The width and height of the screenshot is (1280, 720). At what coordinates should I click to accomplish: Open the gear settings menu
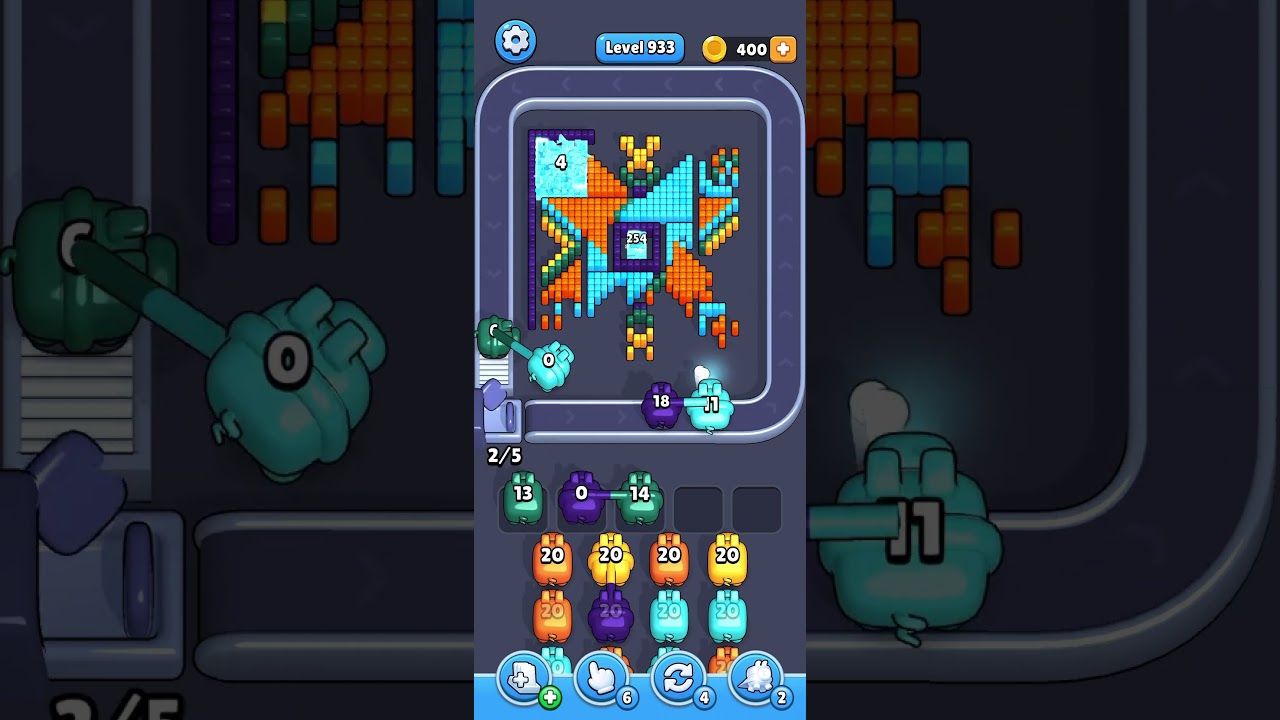(x=515, y=40)
